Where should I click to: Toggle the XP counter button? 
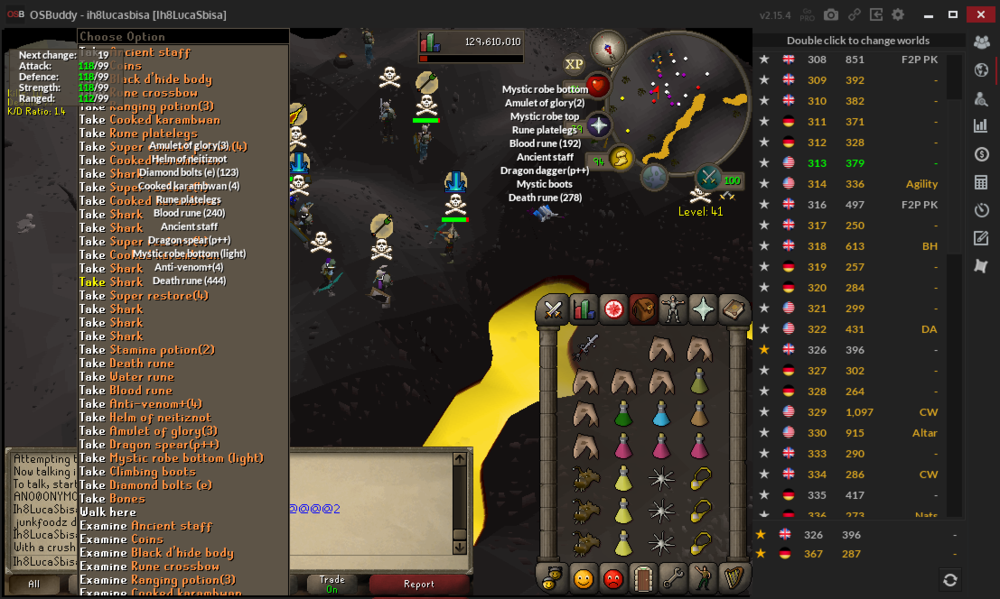click(x=574, y=64)
